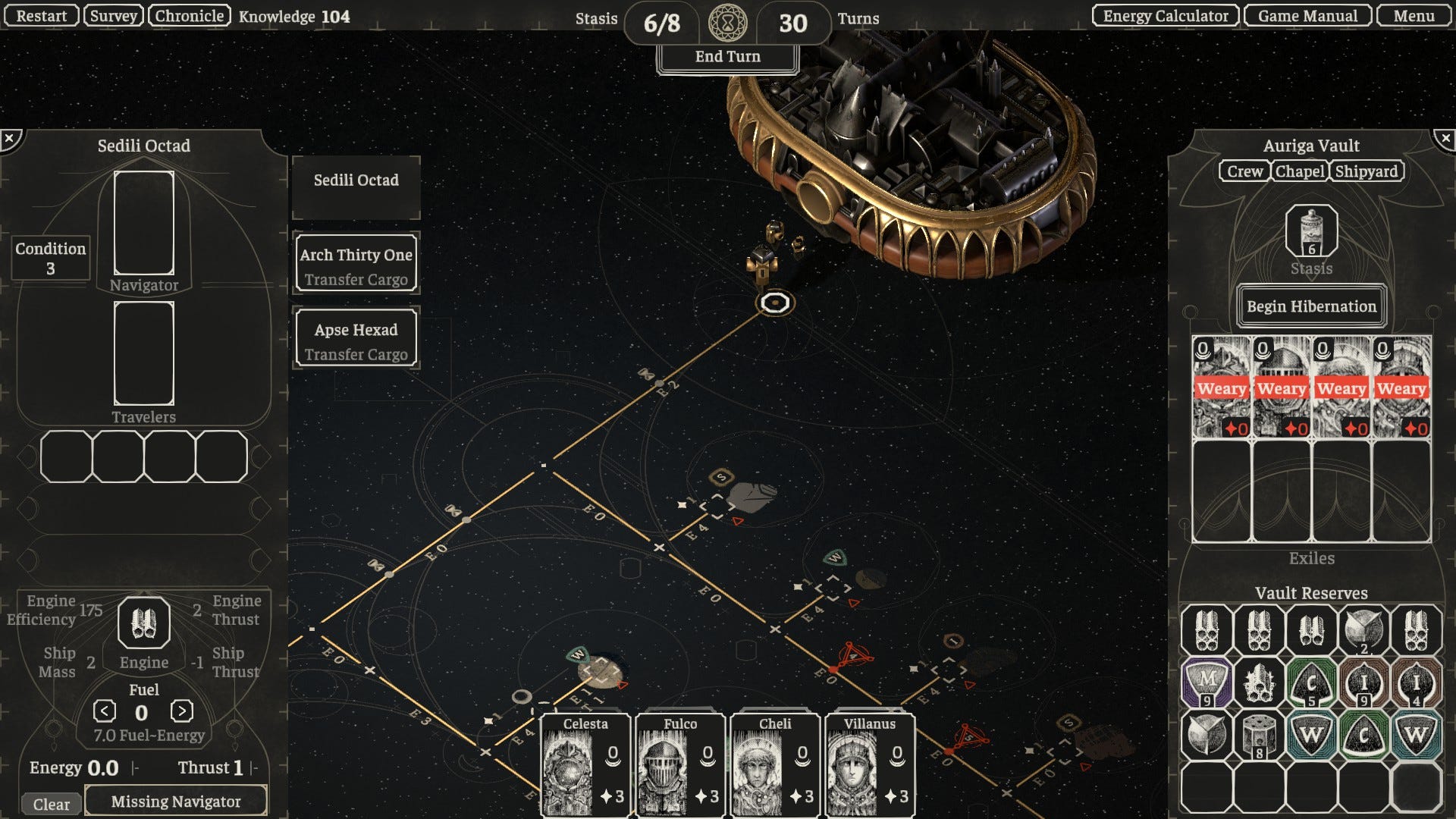Open the Chronicle log
The image size is (1456, 819).
pyautogui.click(x=190, y=16)
